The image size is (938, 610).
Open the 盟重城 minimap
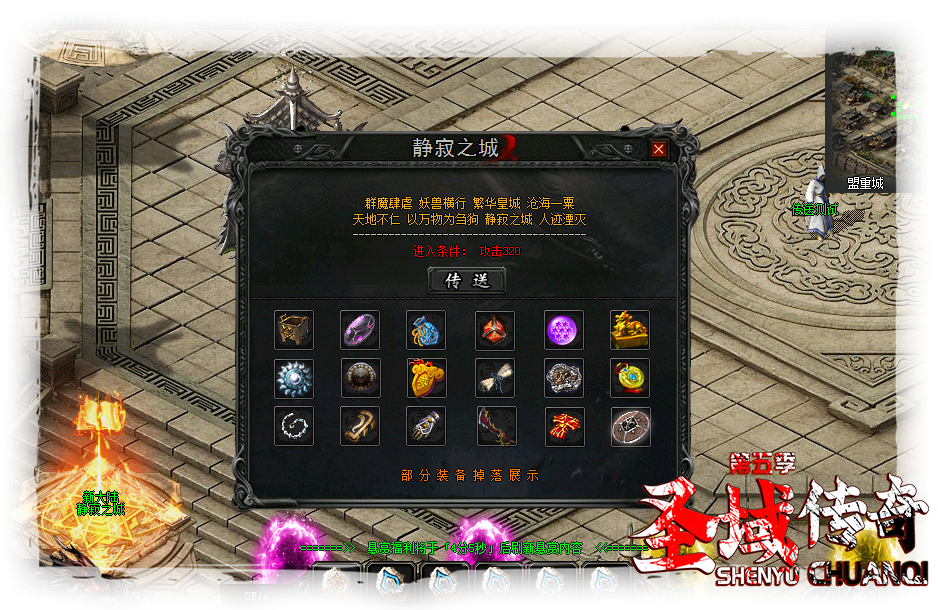[877, 112]
